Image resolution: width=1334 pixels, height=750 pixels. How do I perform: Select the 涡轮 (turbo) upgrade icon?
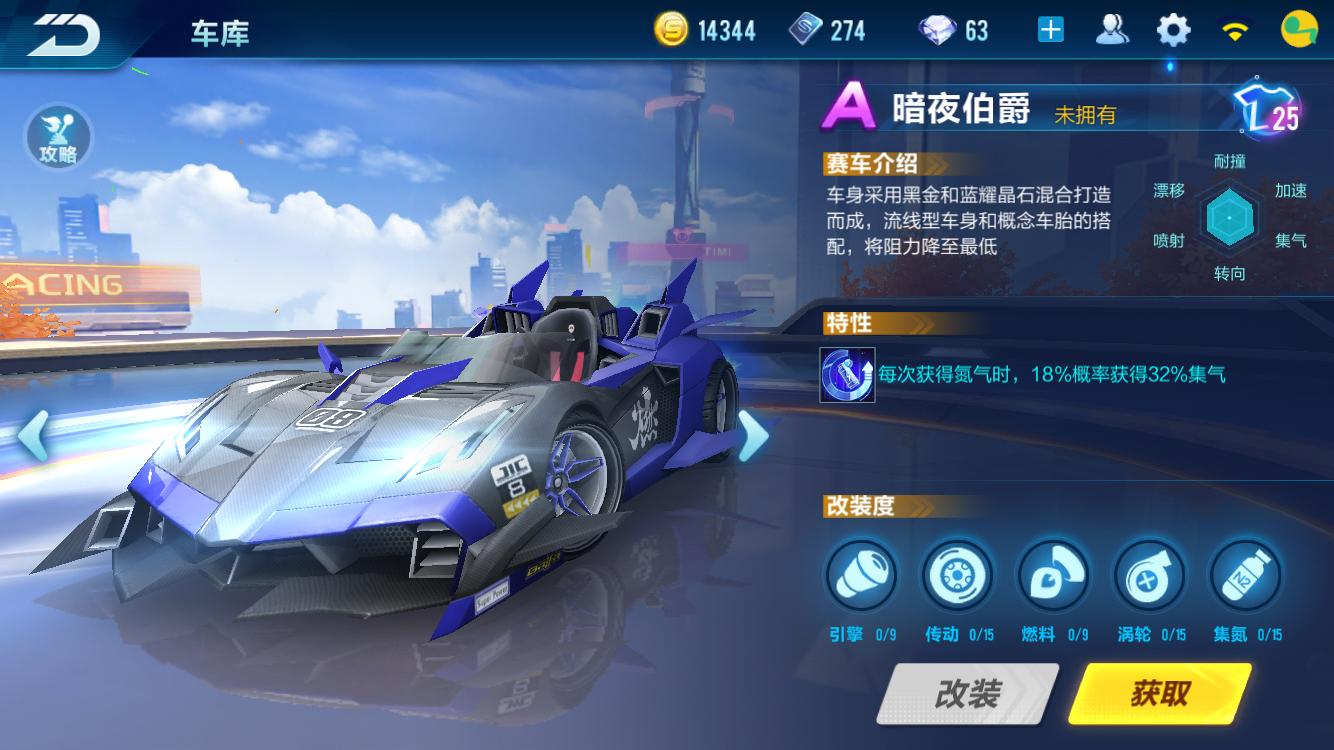1147,575
